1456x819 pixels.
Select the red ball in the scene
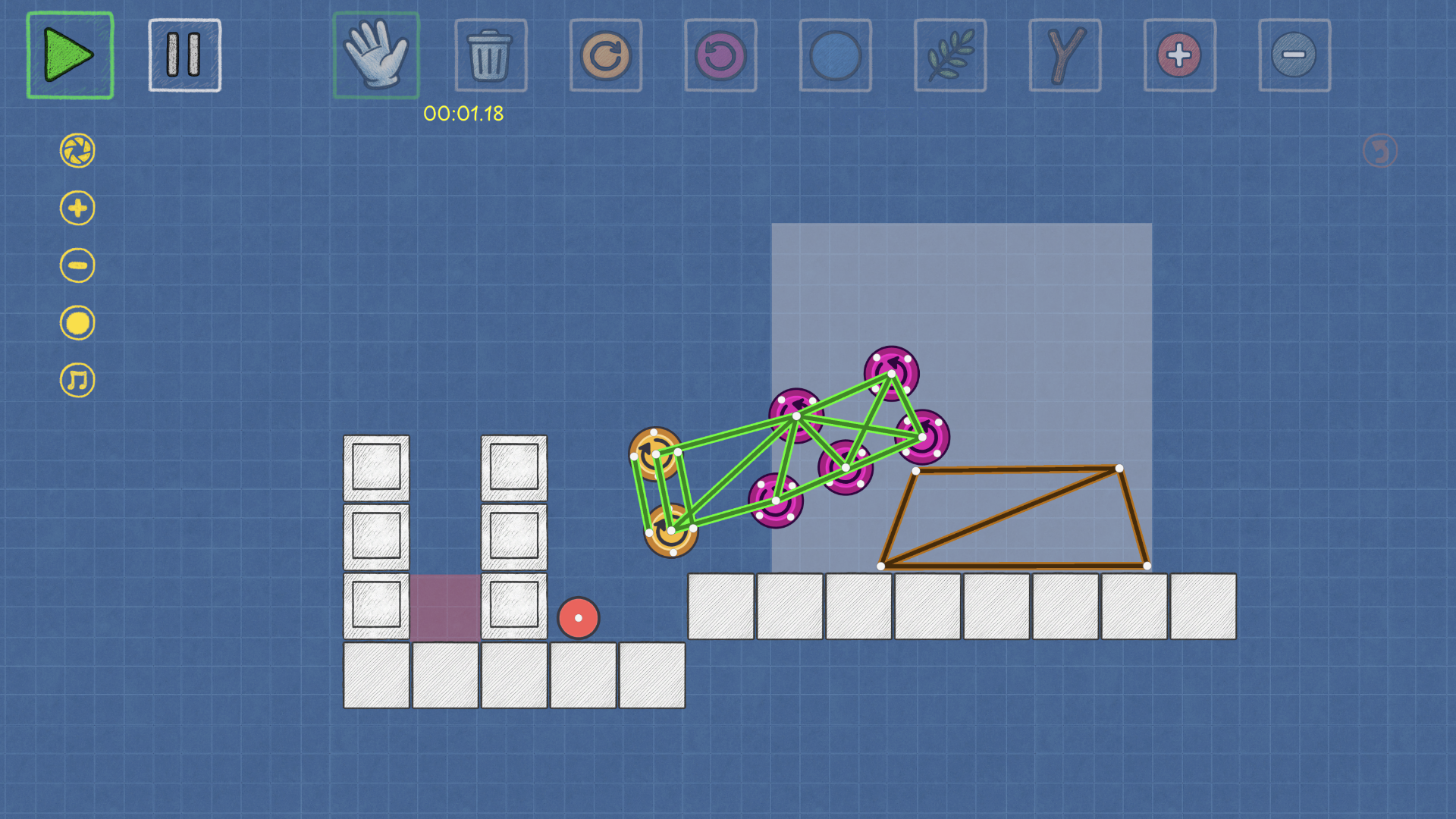pyautogui.click(x=579, y=618)
